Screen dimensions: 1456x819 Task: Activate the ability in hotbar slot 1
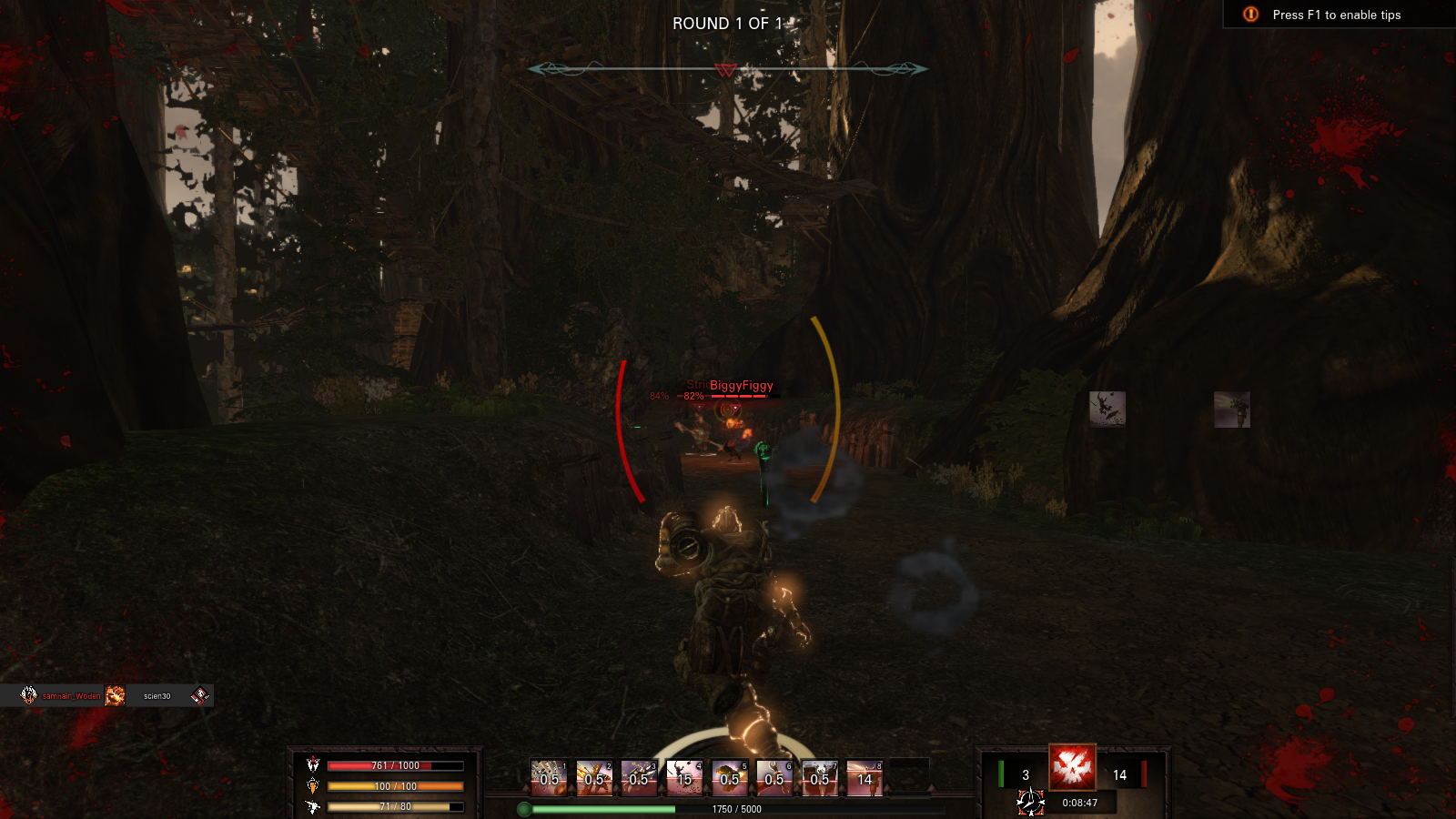tap(549, 778)
